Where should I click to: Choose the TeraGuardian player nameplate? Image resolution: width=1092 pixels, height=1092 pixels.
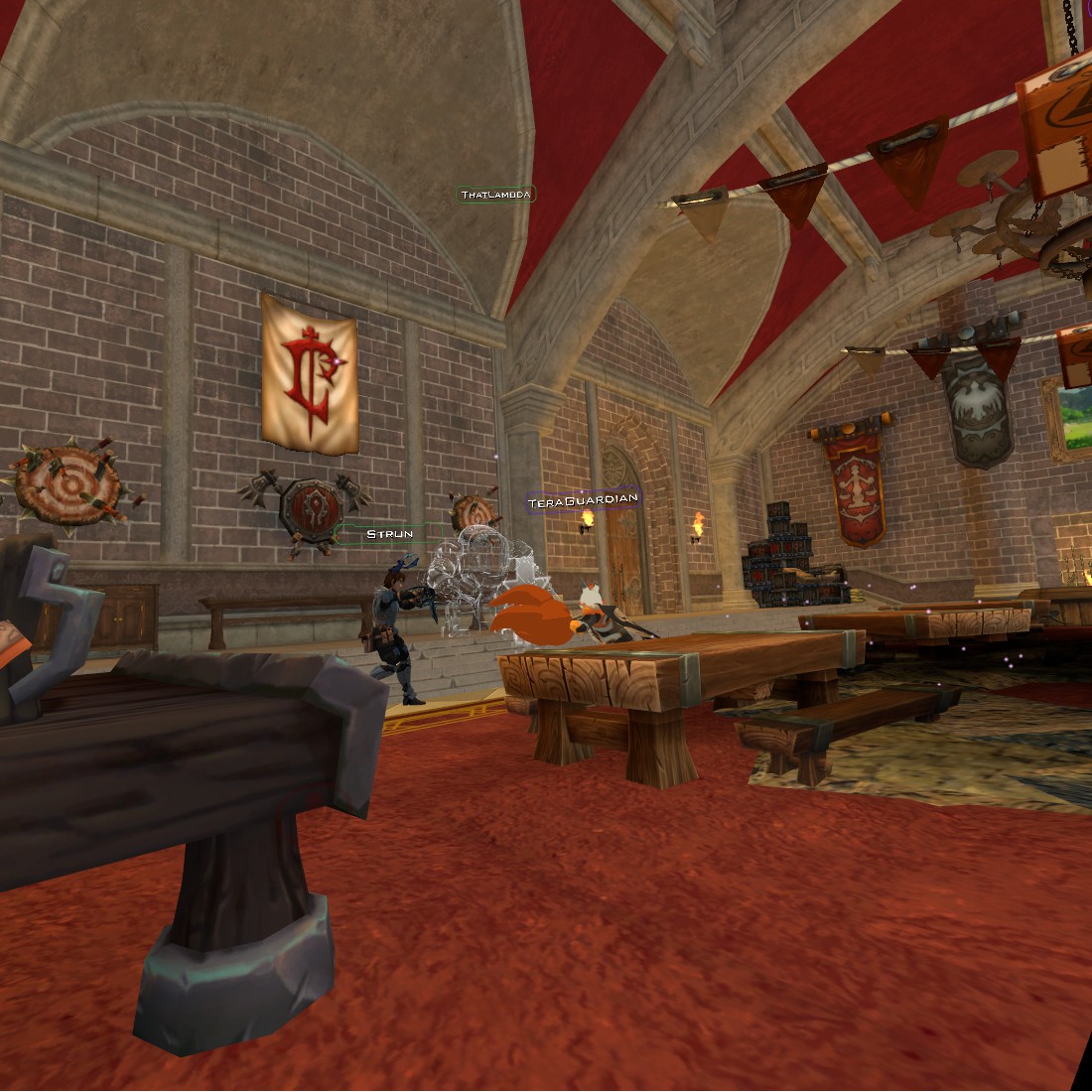pyautogui.click(x=583, y=502)
